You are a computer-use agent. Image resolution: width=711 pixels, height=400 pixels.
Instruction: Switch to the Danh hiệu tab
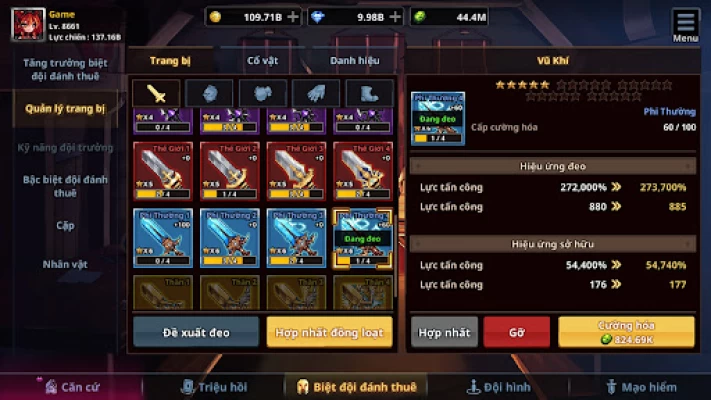tap(355, 61)
